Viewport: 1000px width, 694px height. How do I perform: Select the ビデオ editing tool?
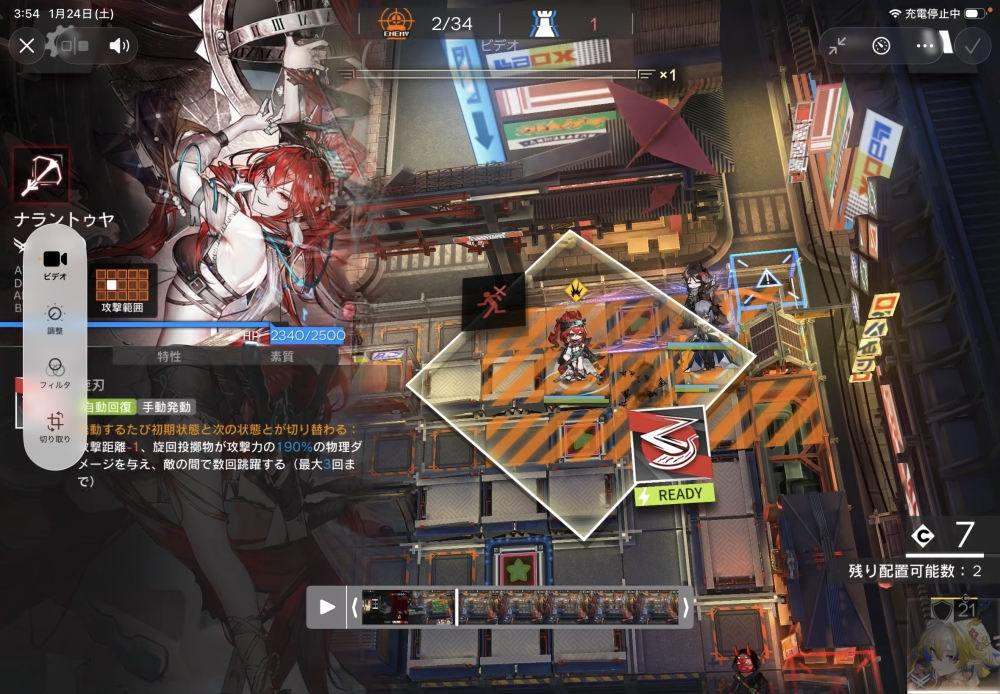pyautogui.click(x=55, y=264)
